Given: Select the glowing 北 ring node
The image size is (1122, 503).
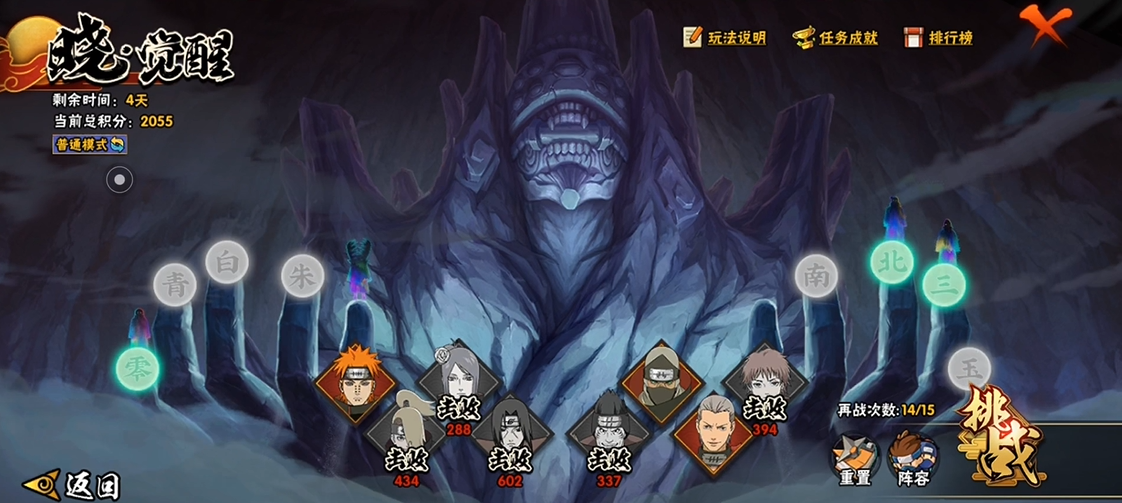Looking at the screenshot, I should 890,262.
